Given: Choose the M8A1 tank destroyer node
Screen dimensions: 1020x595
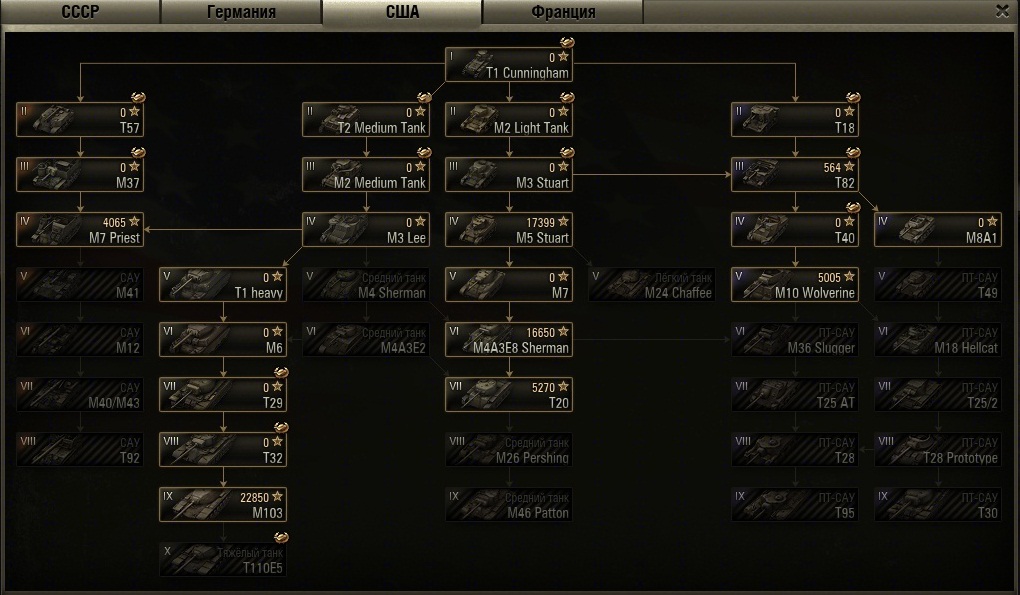Looking at the screenshot, I should click(x=938, y=230).
